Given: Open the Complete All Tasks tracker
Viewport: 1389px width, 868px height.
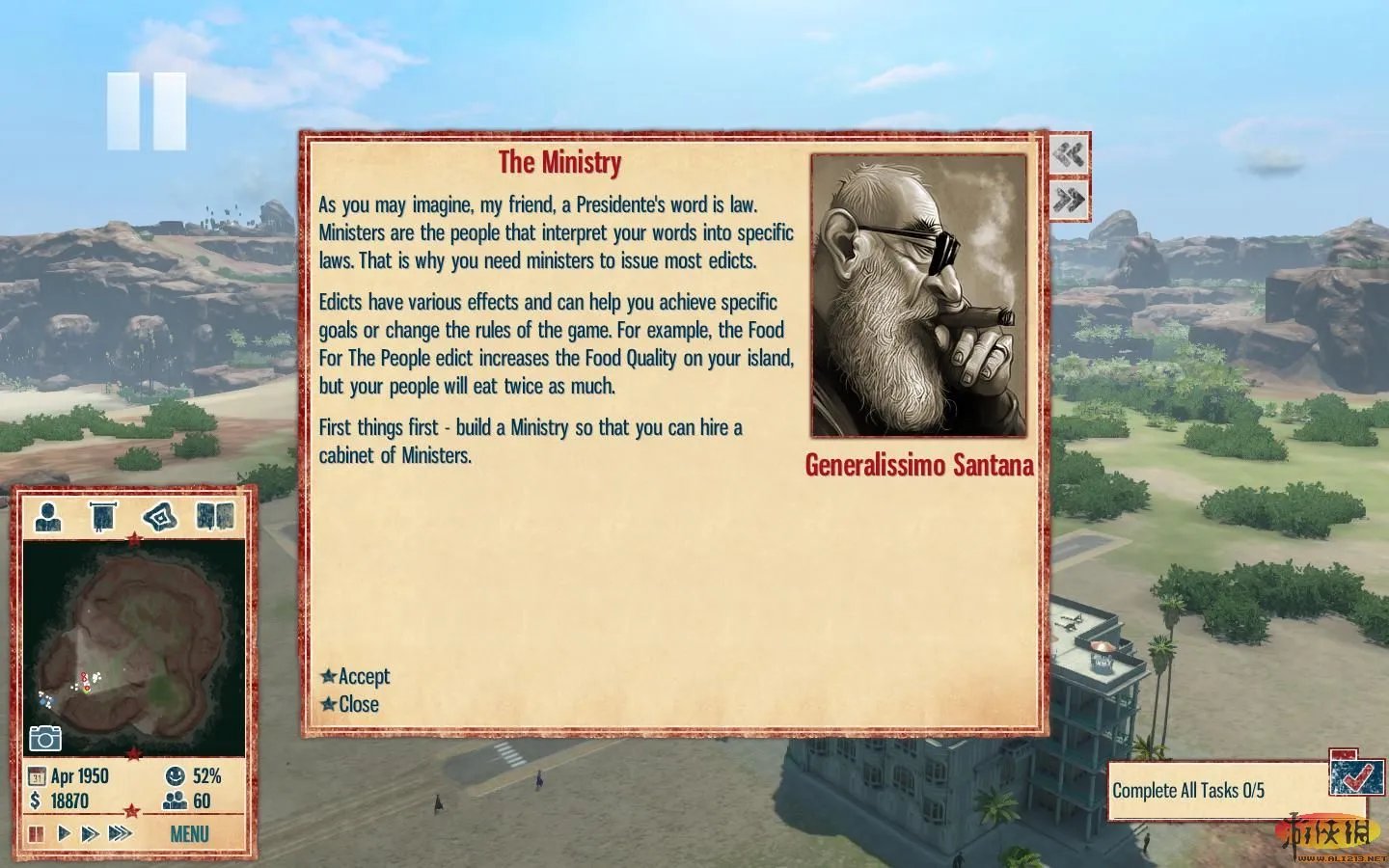Looking at the screenshot, I should pos(1188,791).
